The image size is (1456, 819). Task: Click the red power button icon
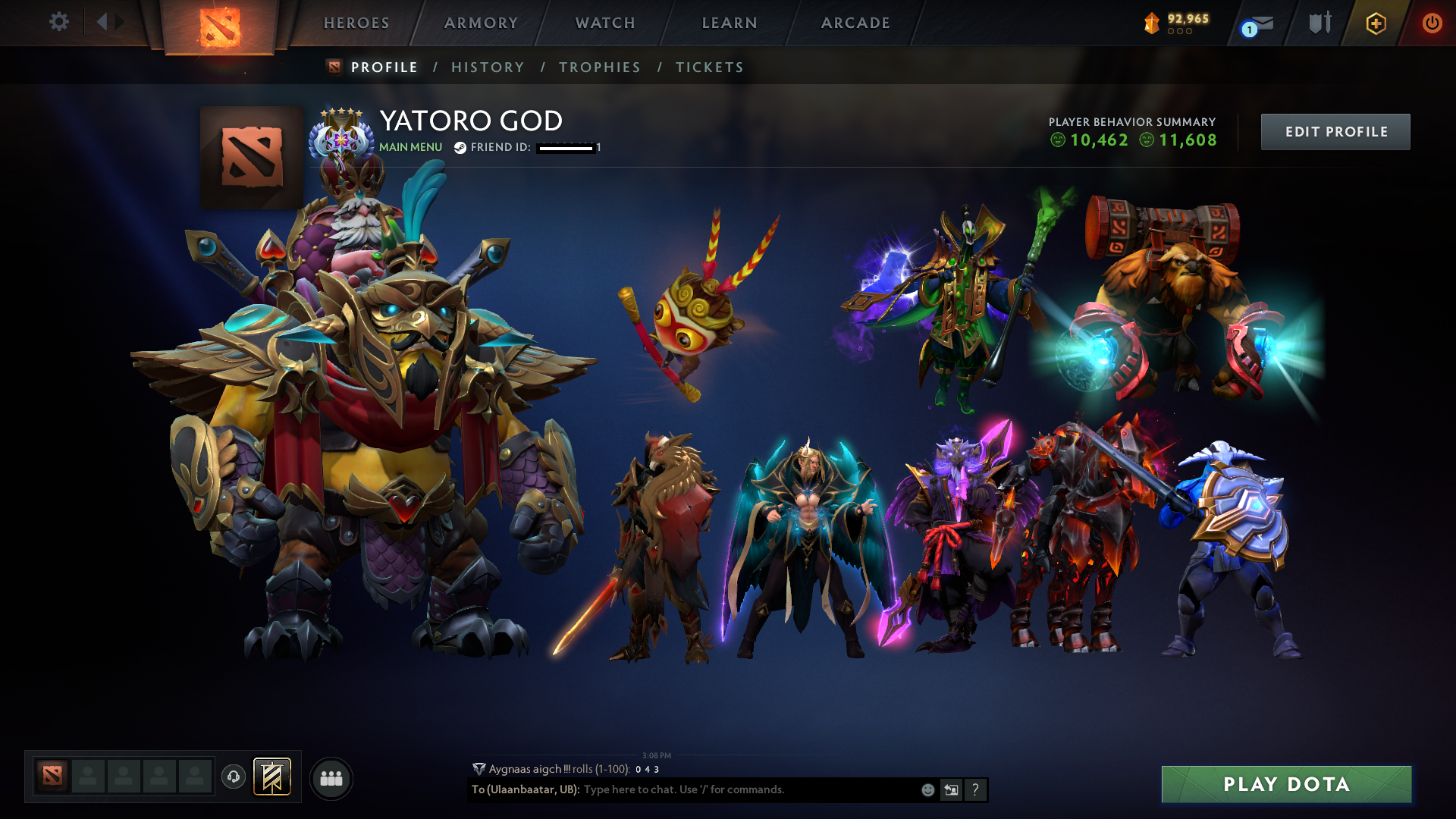tap(1432, 23)
